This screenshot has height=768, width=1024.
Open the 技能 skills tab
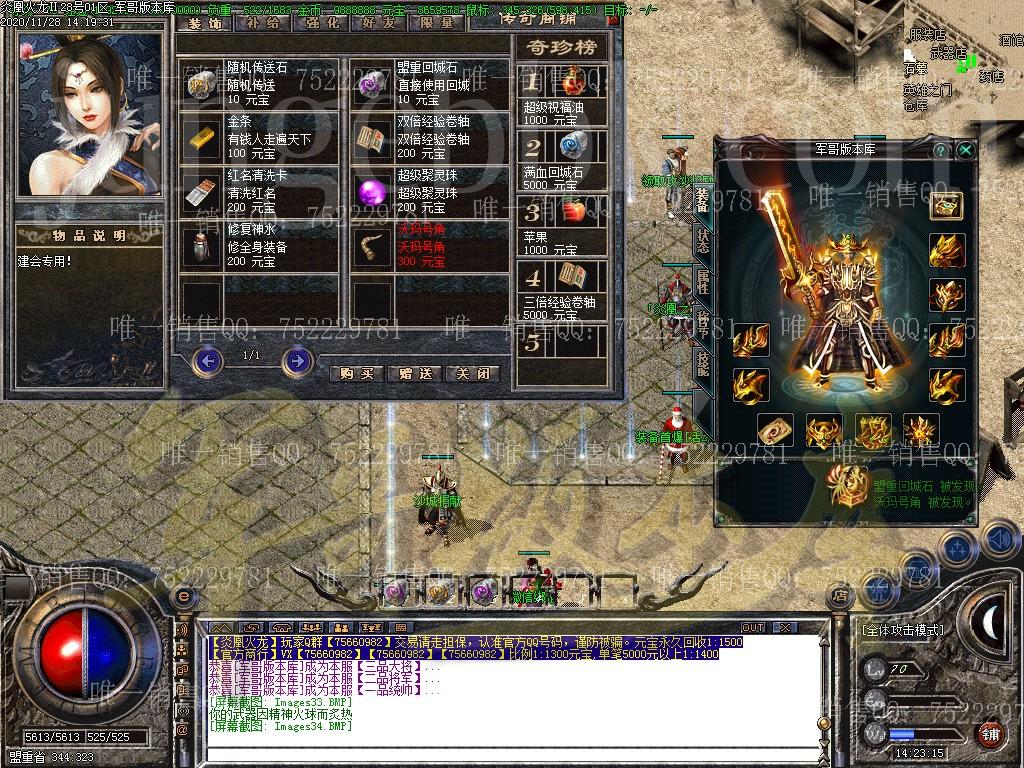click(703, 362)
